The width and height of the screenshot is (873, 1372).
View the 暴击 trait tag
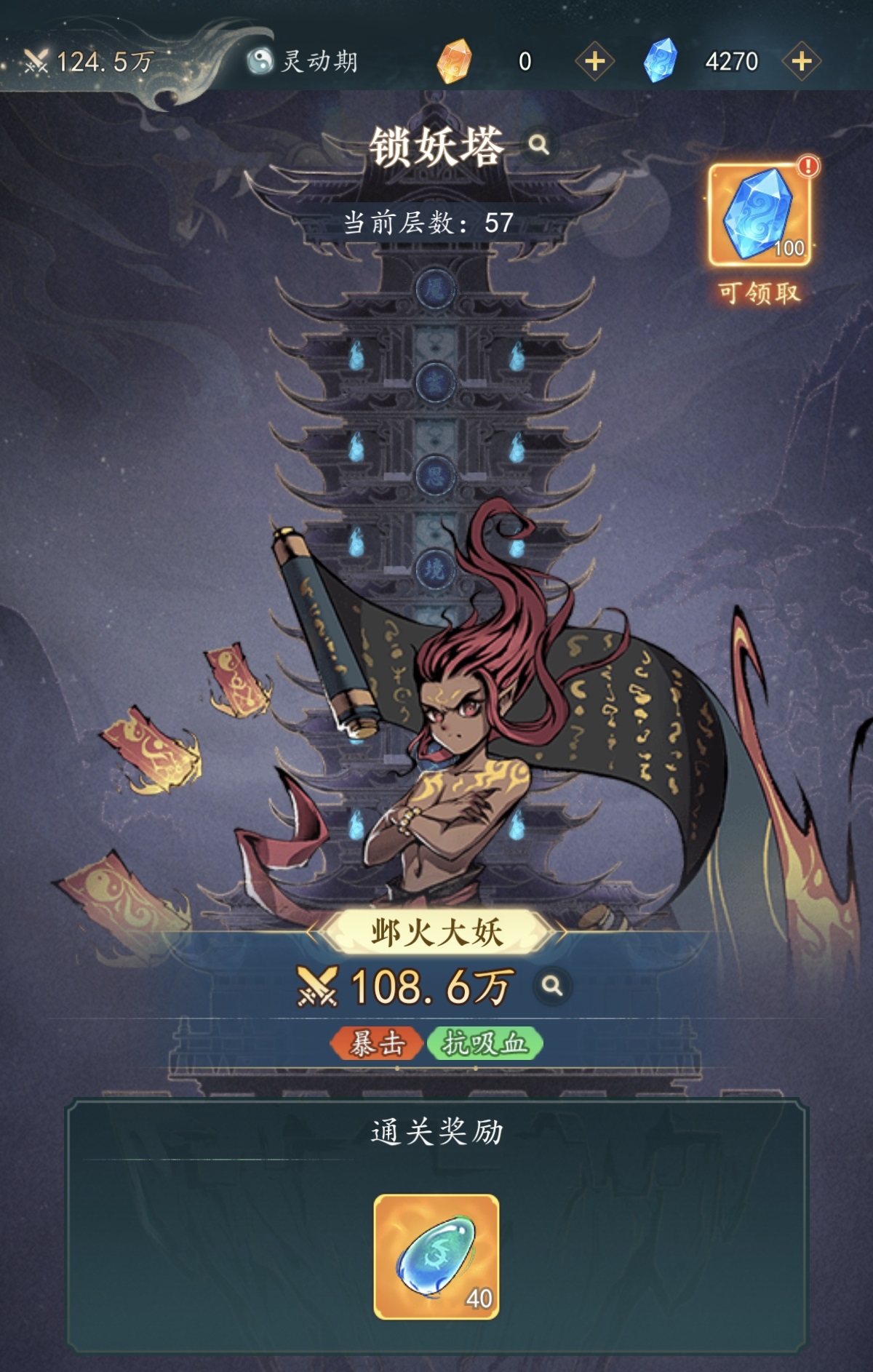point(376,1044)
